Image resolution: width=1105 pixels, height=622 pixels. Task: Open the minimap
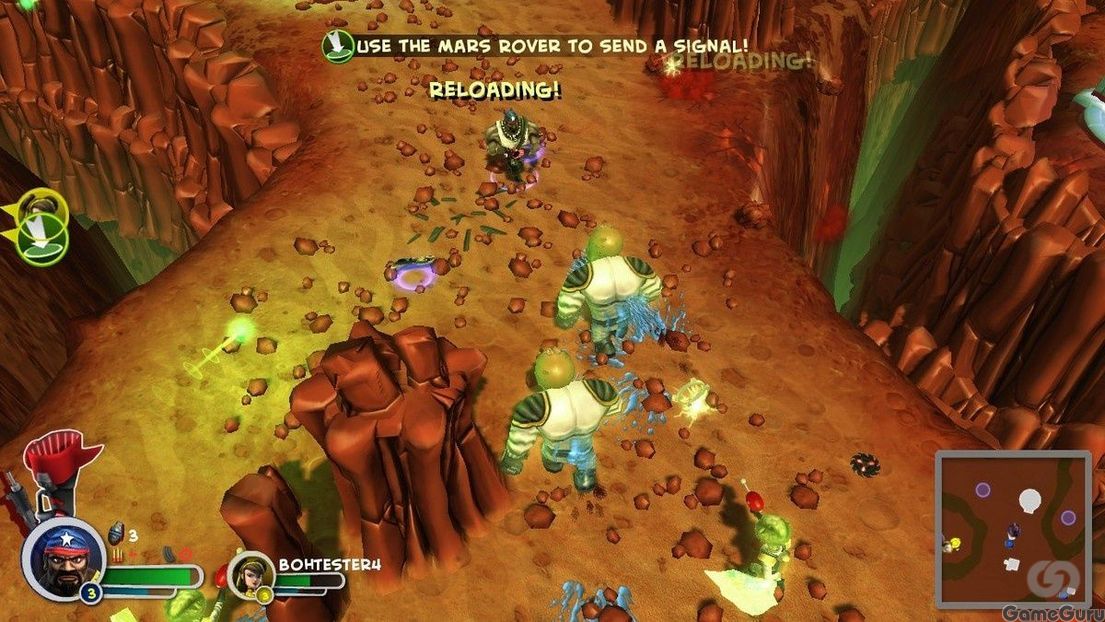pos(1012,530)
